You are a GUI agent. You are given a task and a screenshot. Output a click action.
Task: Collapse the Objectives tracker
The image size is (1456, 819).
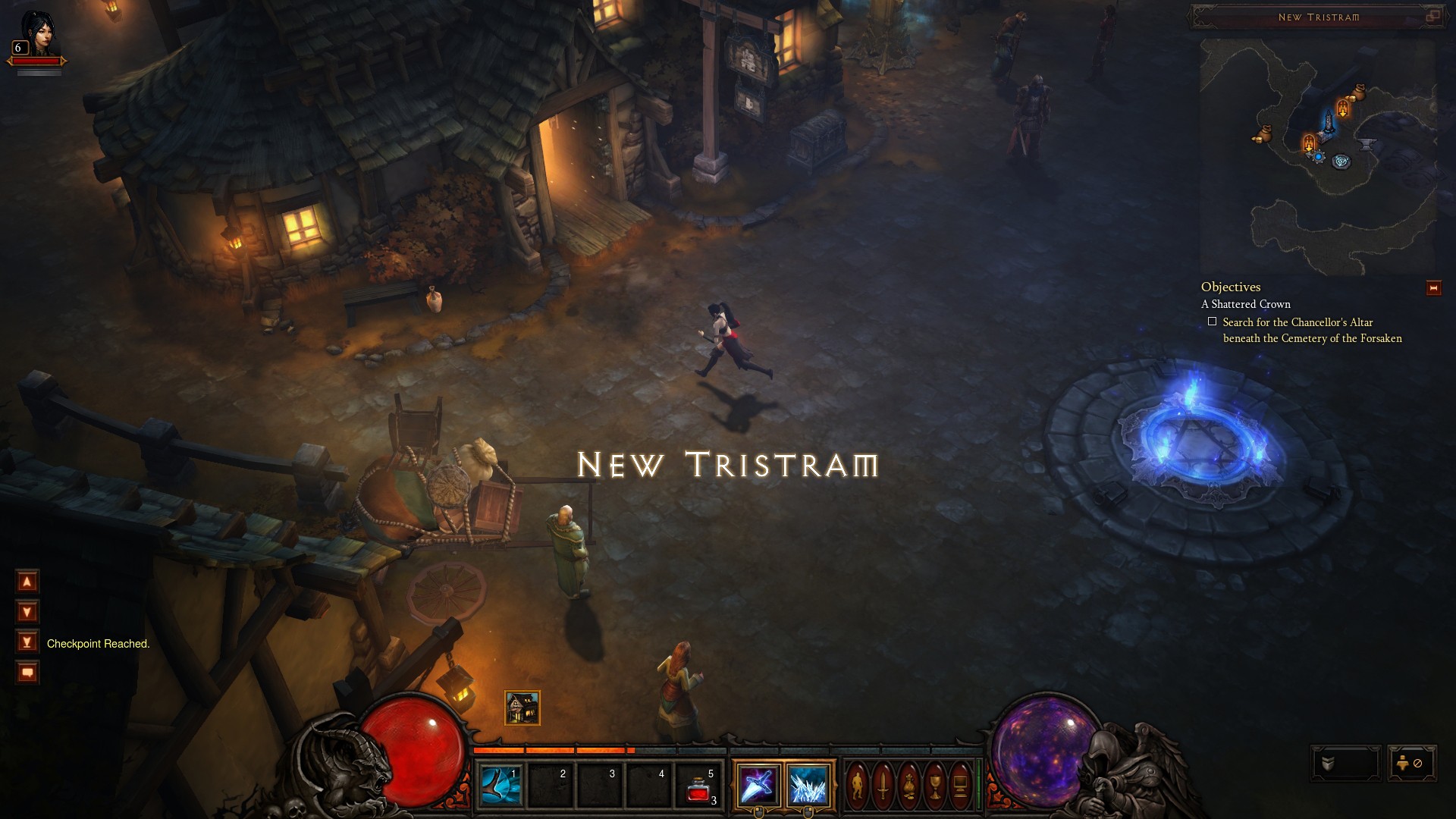[x=1433, y=288]
